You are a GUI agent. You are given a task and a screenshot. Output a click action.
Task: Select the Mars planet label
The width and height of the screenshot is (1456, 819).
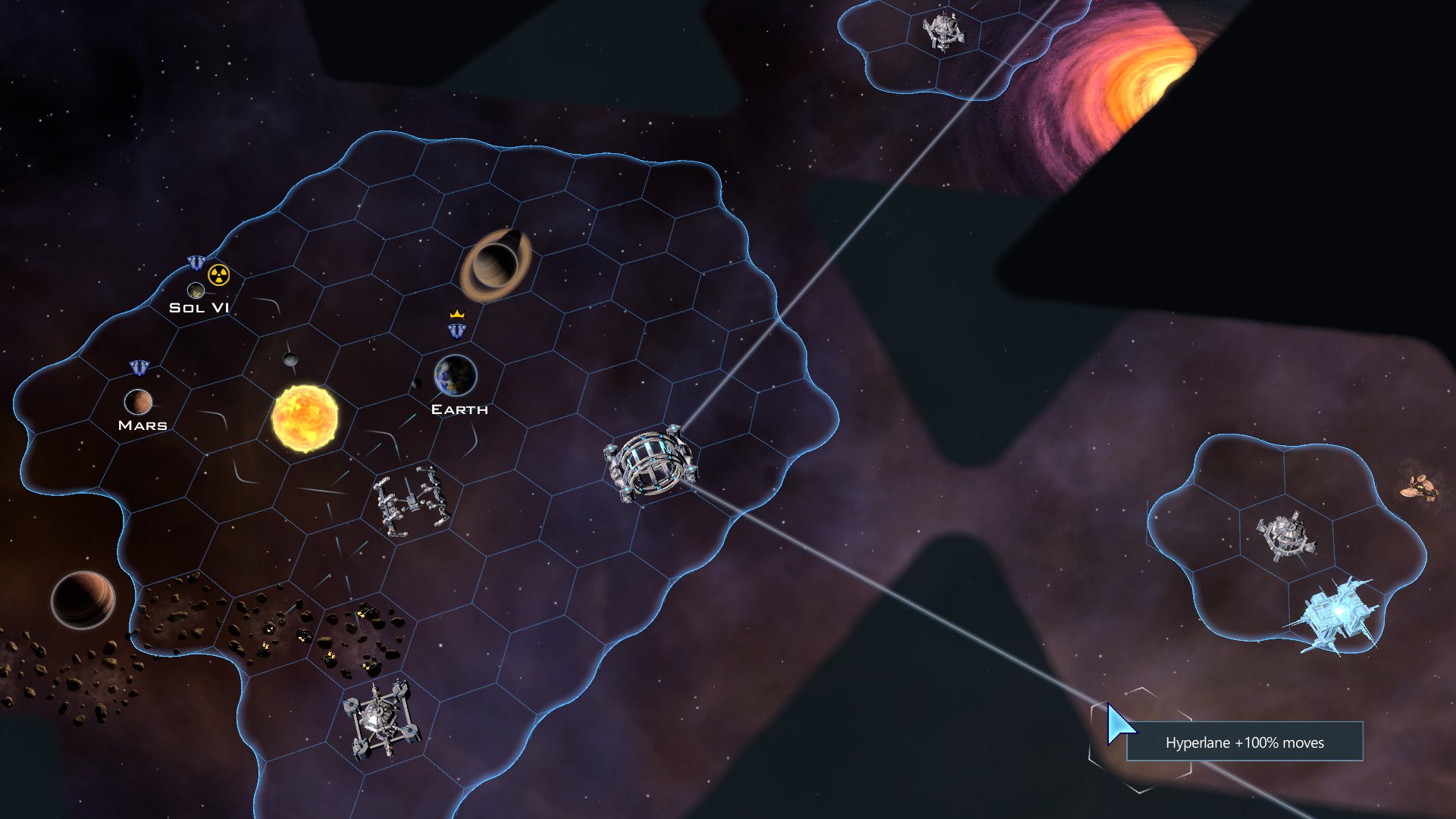142,425
